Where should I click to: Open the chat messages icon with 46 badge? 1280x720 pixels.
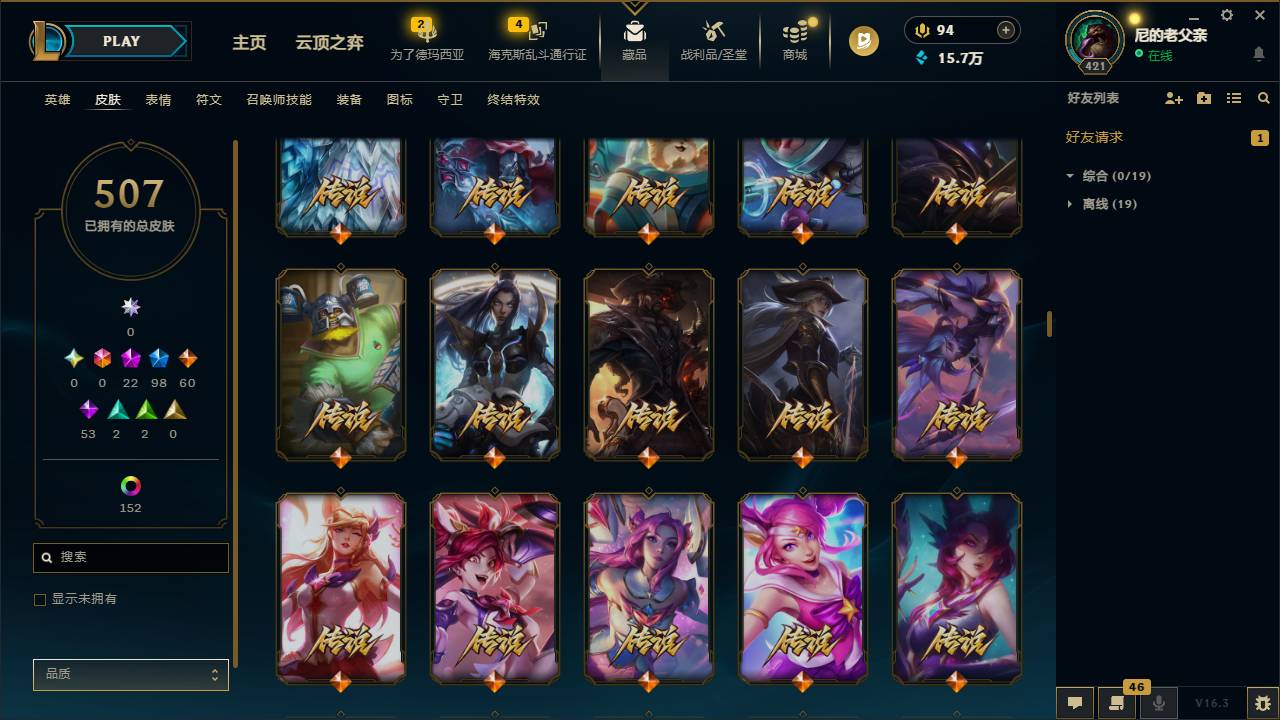1115,701
